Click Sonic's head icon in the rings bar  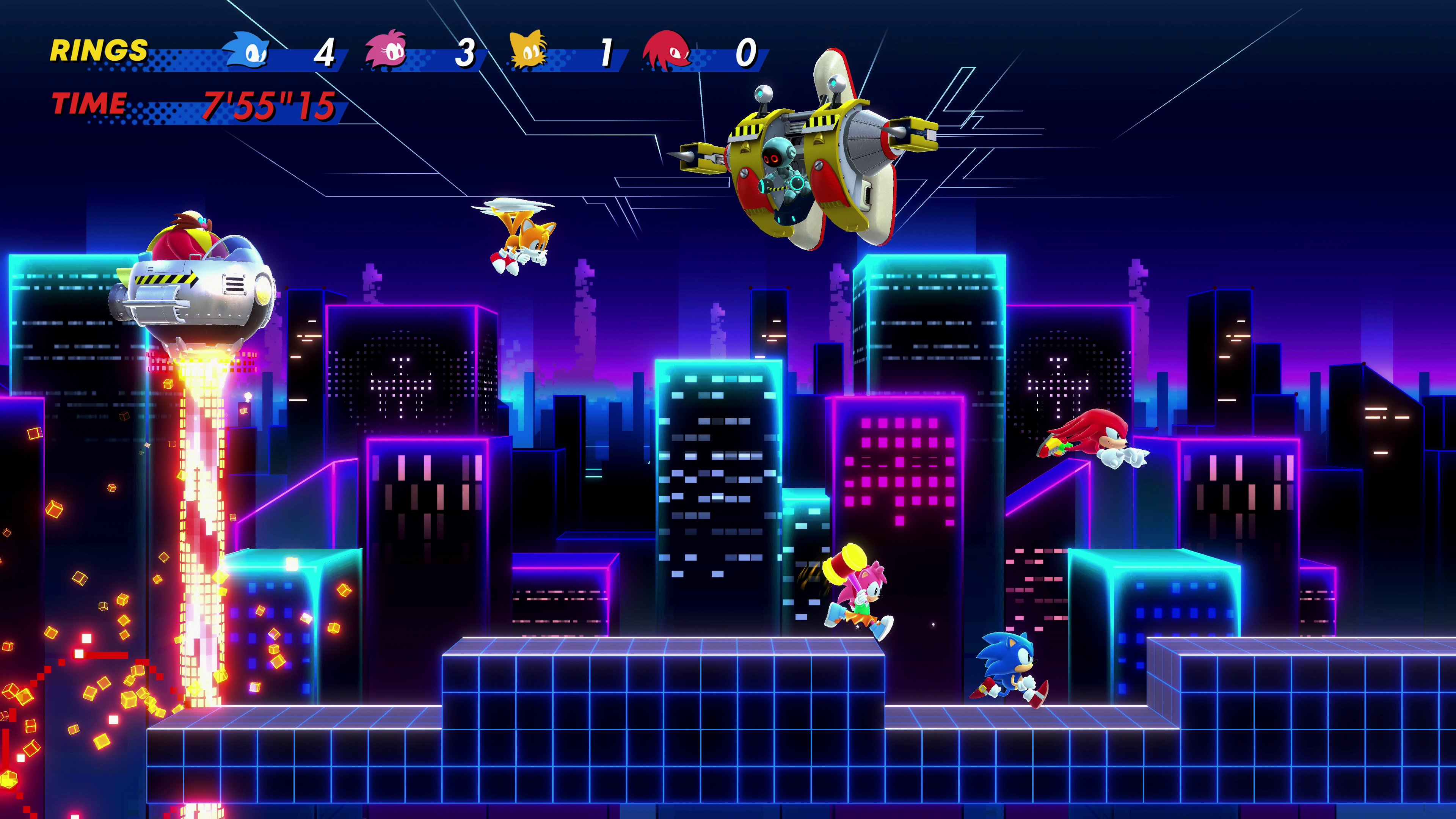tap(247, 50)
